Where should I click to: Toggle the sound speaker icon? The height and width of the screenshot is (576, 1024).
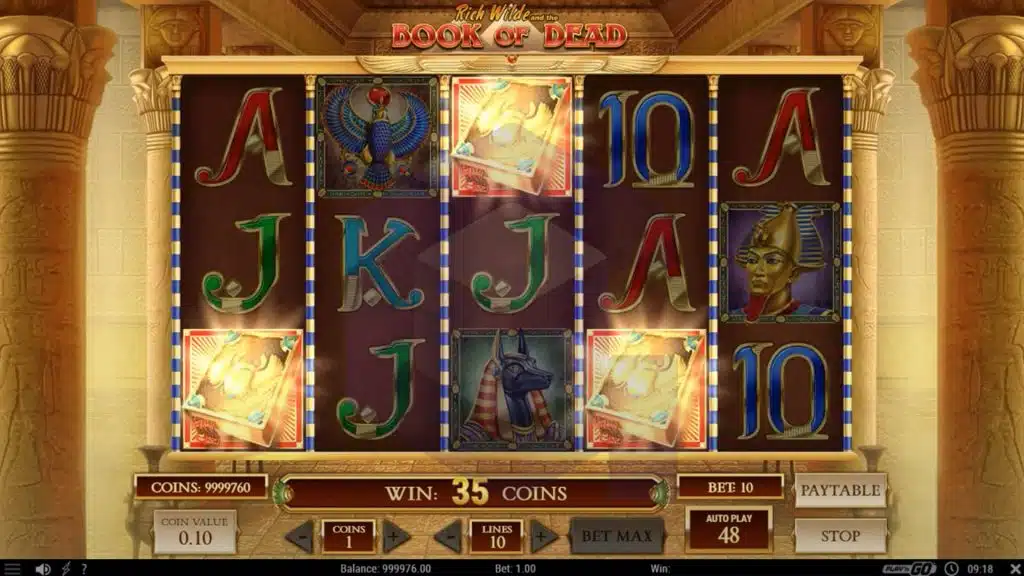(43, 568)
